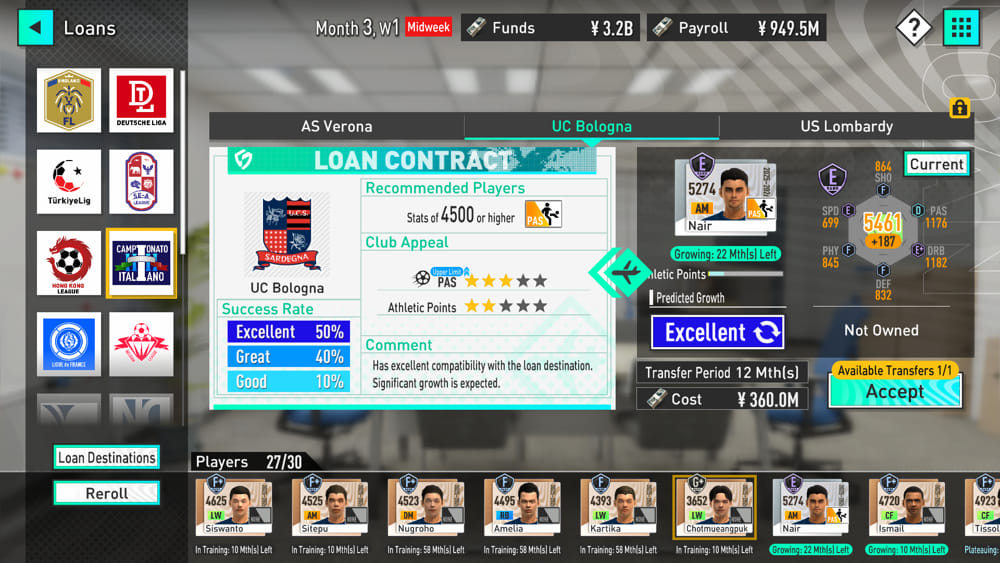The image size is (1000, 563).
Task: Switch to the US Lombardy tab
Action: coord(846,126)
